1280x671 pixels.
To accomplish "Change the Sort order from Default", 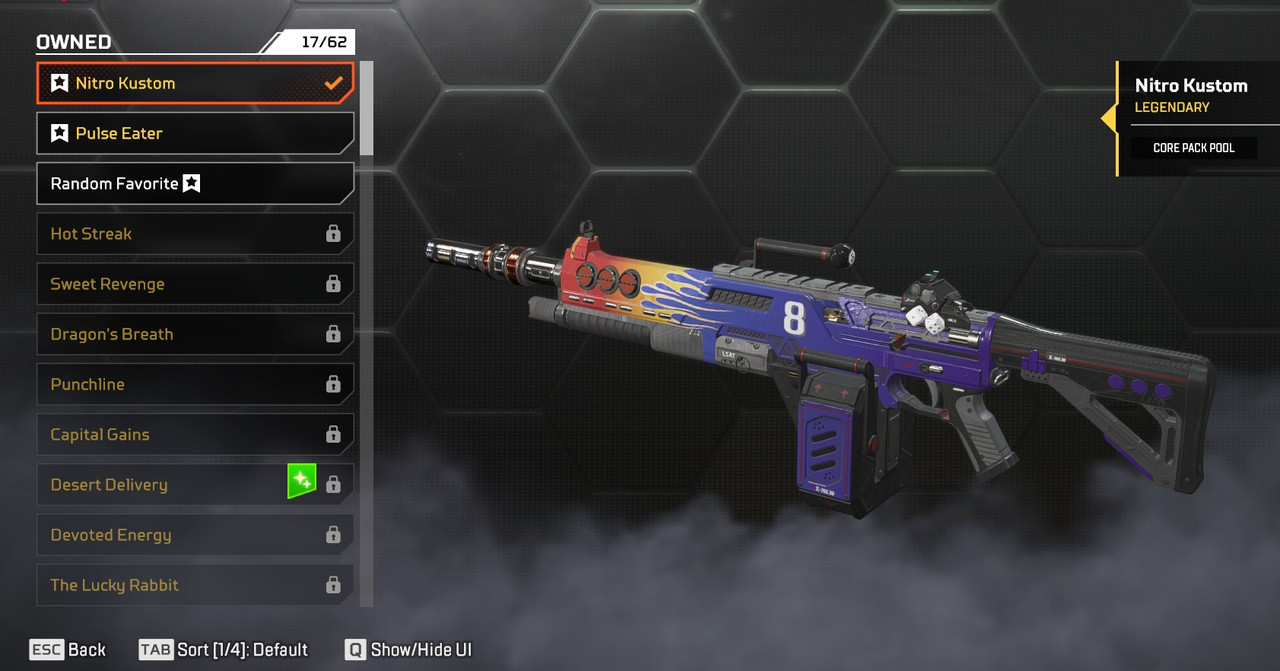I will tap(224, 650).
